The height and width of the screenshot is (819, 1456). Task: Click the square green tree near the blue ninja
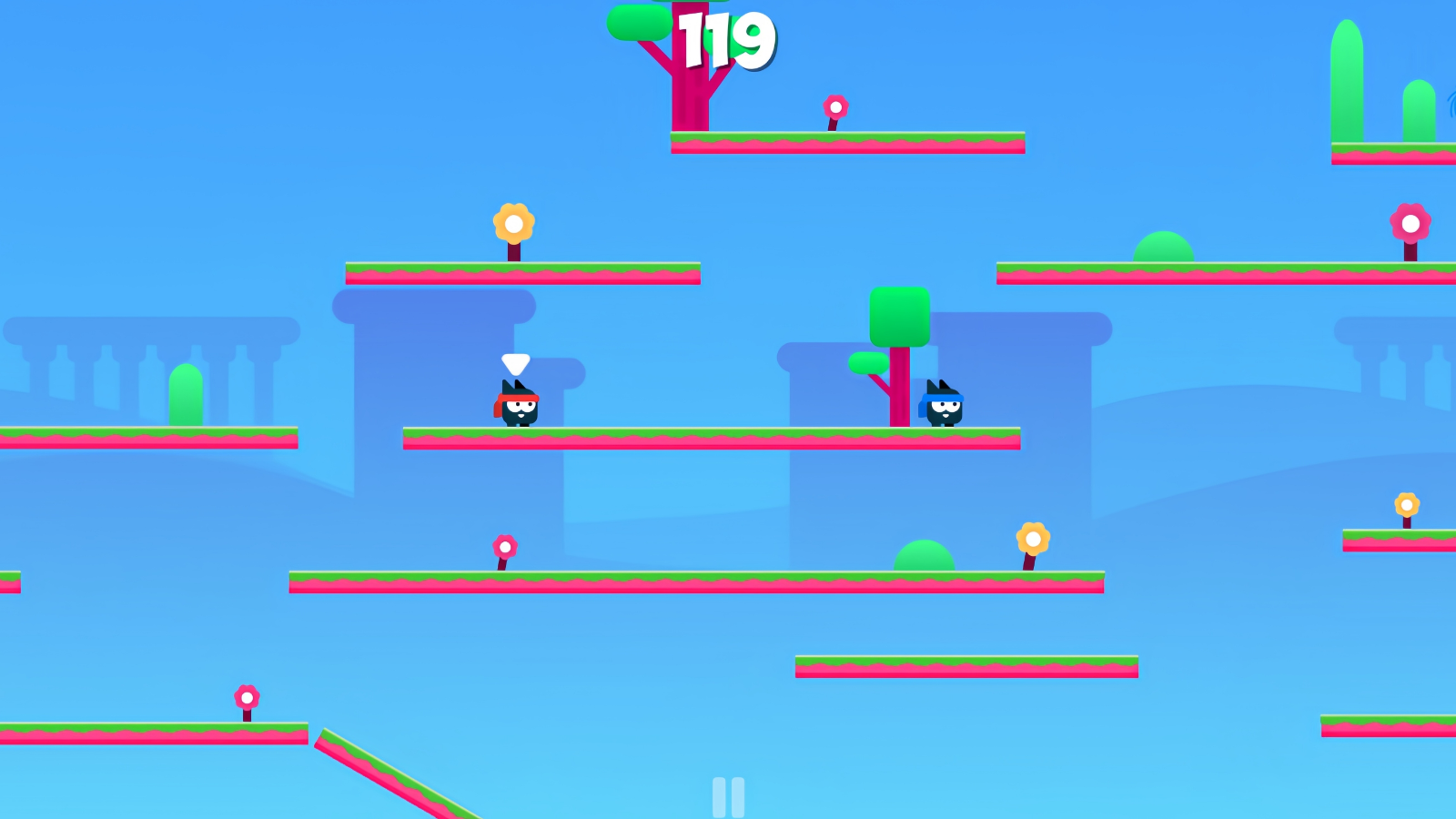click(x=899, y=317)
